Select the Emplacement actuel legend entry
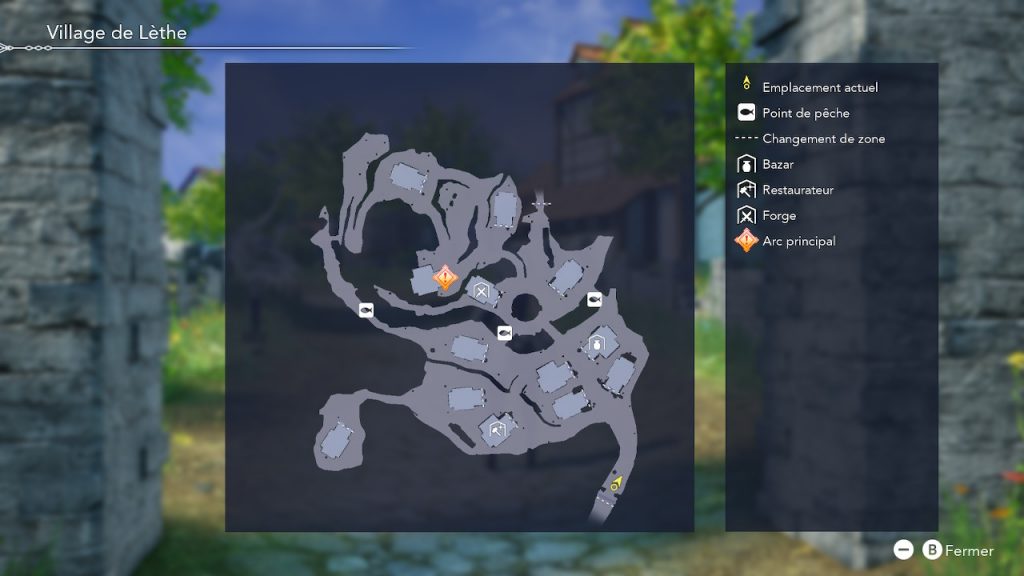 coord(819,88)
